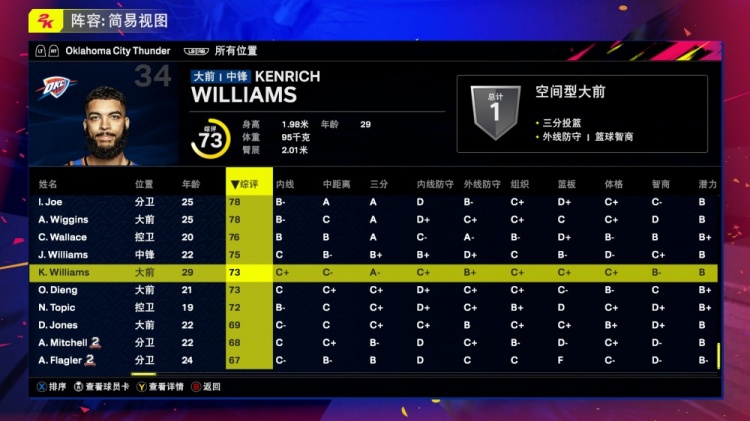Change the Oklahoma City Thunder team selector
Image resolution: width=750 pixels, height=421 pixels.
[x=118, y=51]
